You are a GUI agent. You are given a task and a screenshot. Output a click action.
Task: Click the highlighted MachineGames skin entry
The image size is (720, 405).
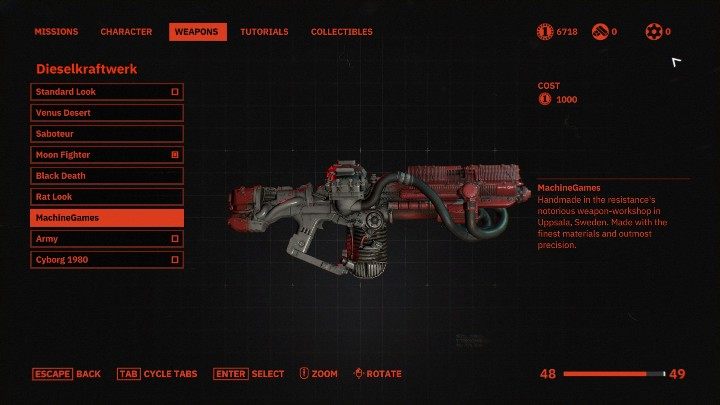(106, 218)
